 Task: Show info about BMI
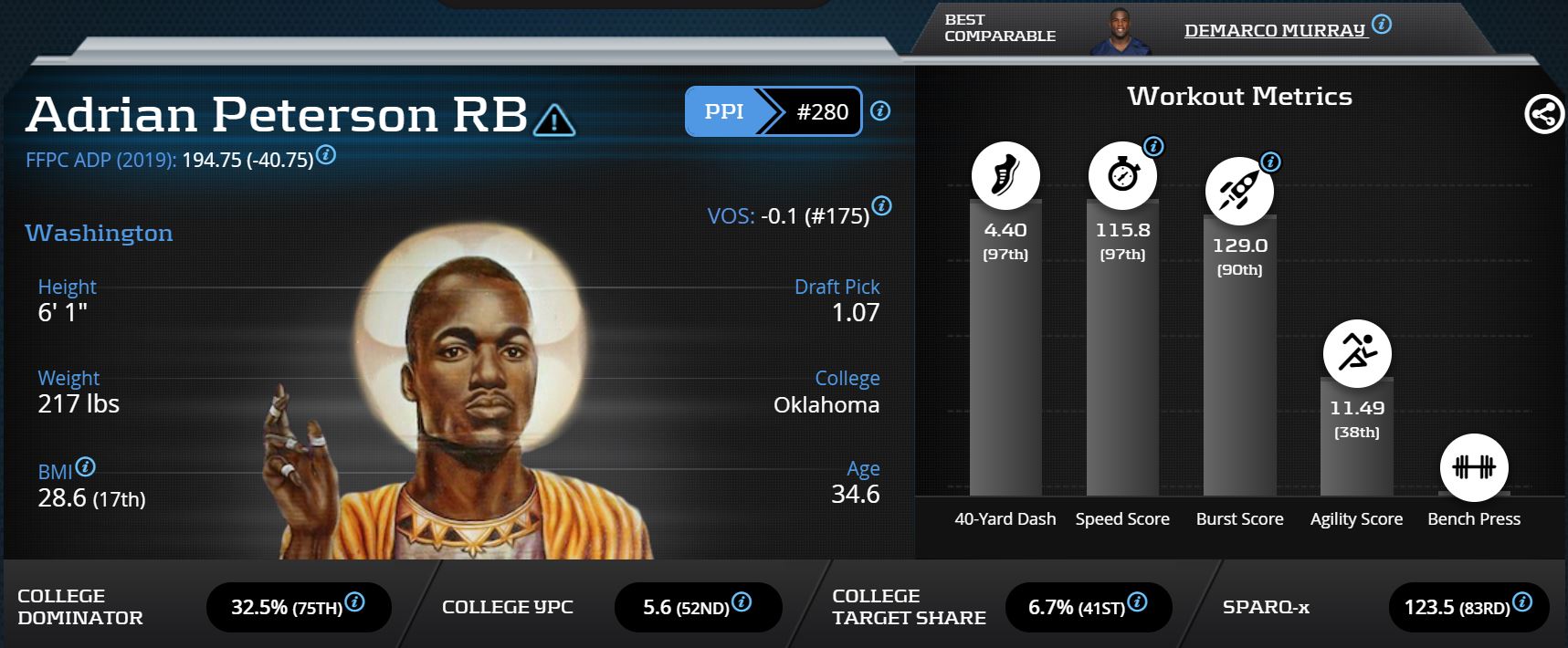click(85, 467)
